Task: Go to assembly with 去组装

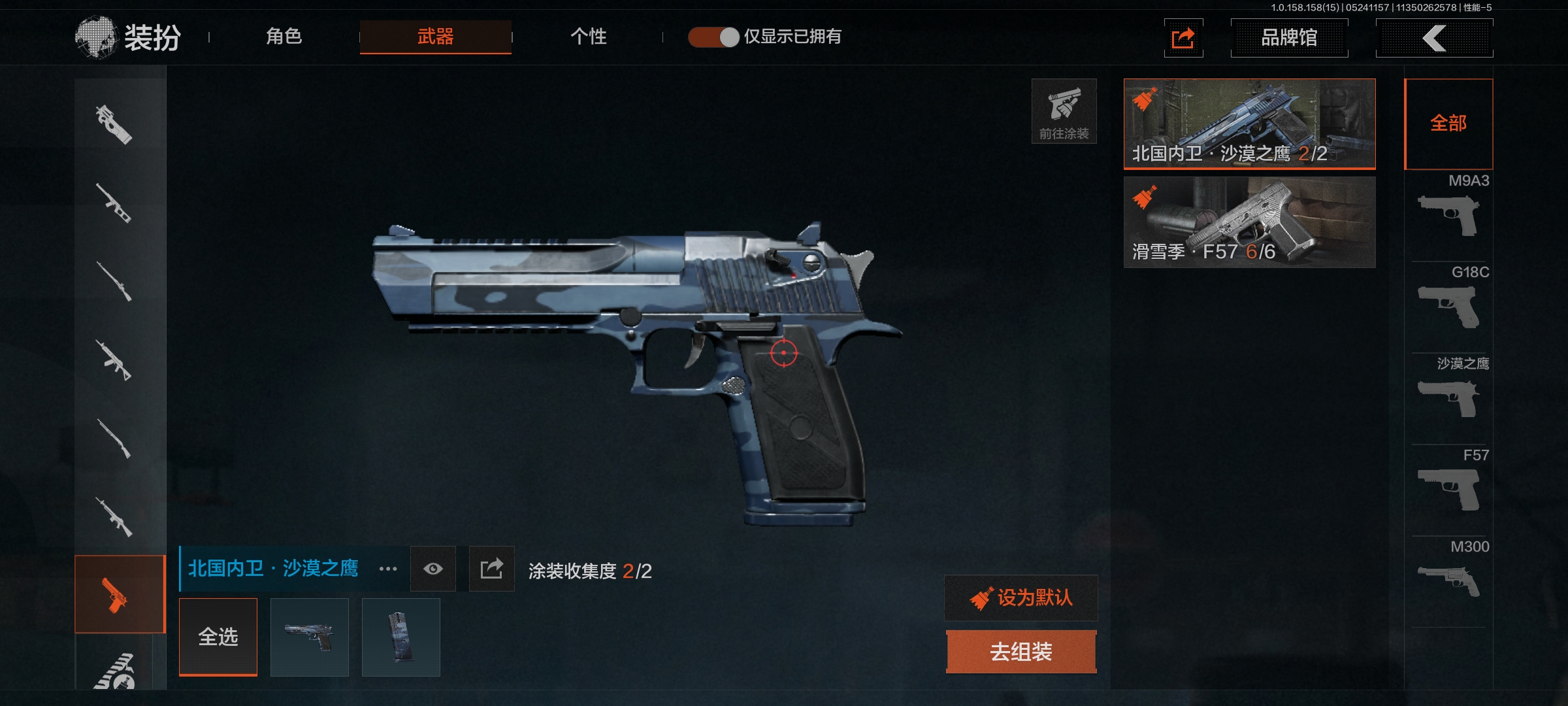Action: point(1021,652)
